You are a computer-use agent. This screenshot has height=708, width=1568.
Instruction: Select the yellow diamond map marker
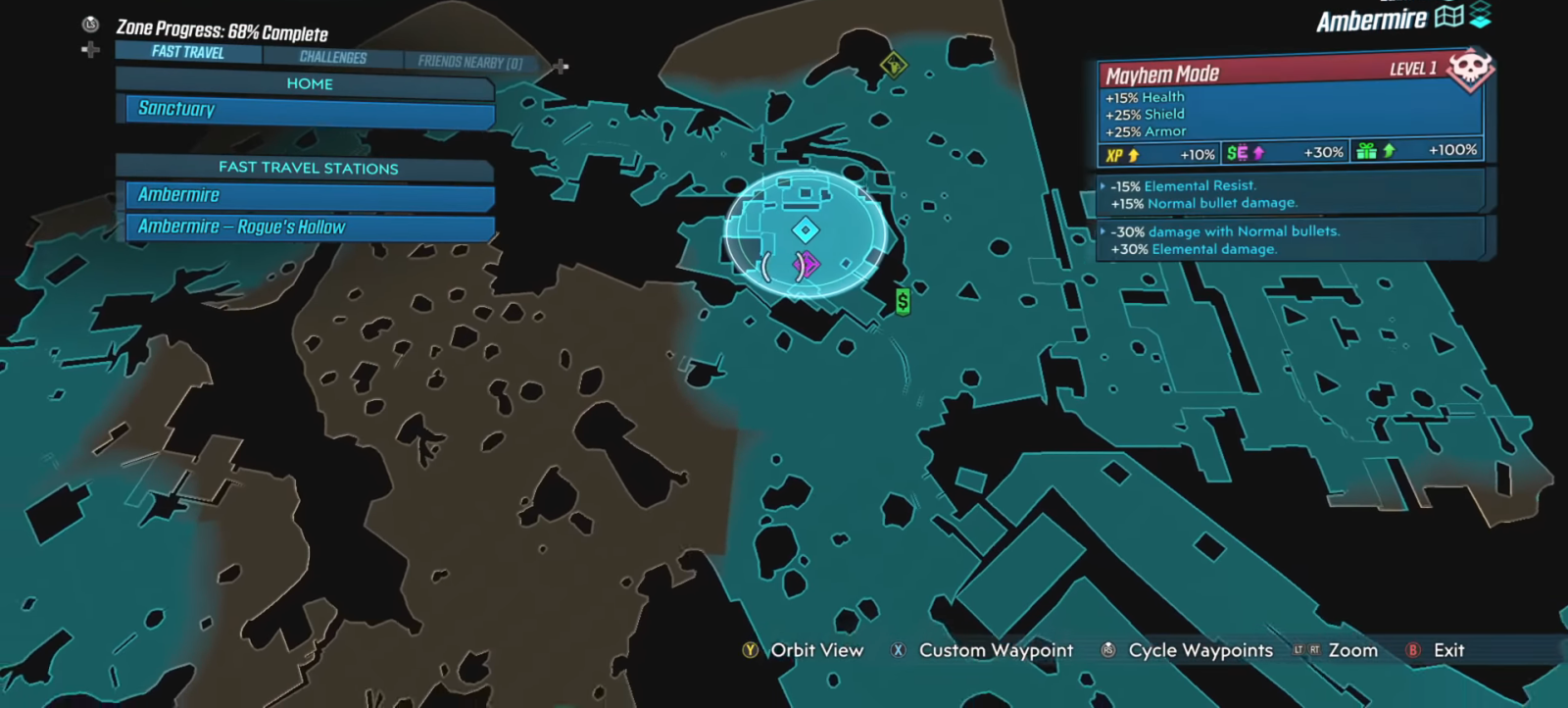(893, 66)
